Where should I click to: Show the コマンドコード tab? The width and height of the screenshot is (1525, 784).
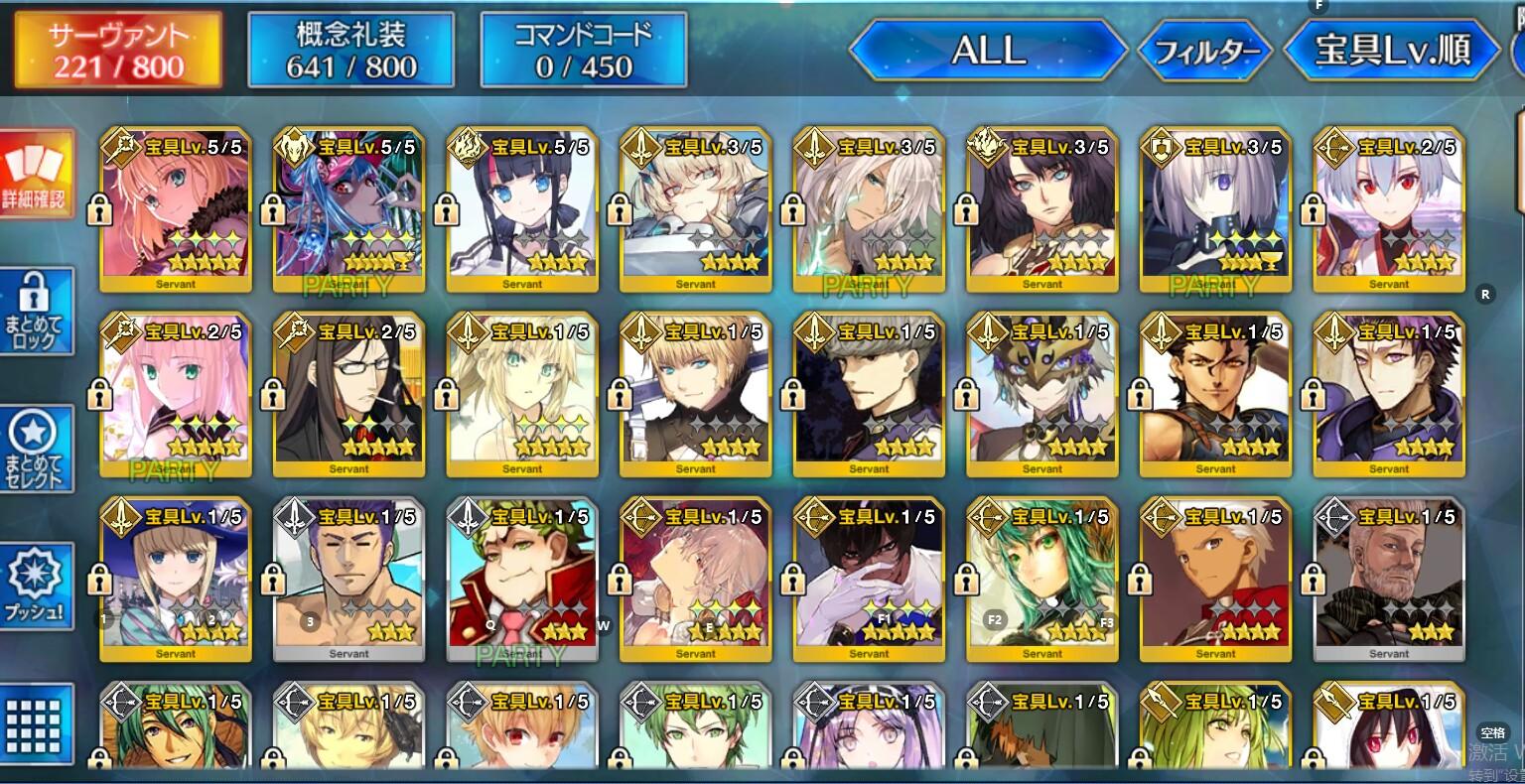[583, 50]
